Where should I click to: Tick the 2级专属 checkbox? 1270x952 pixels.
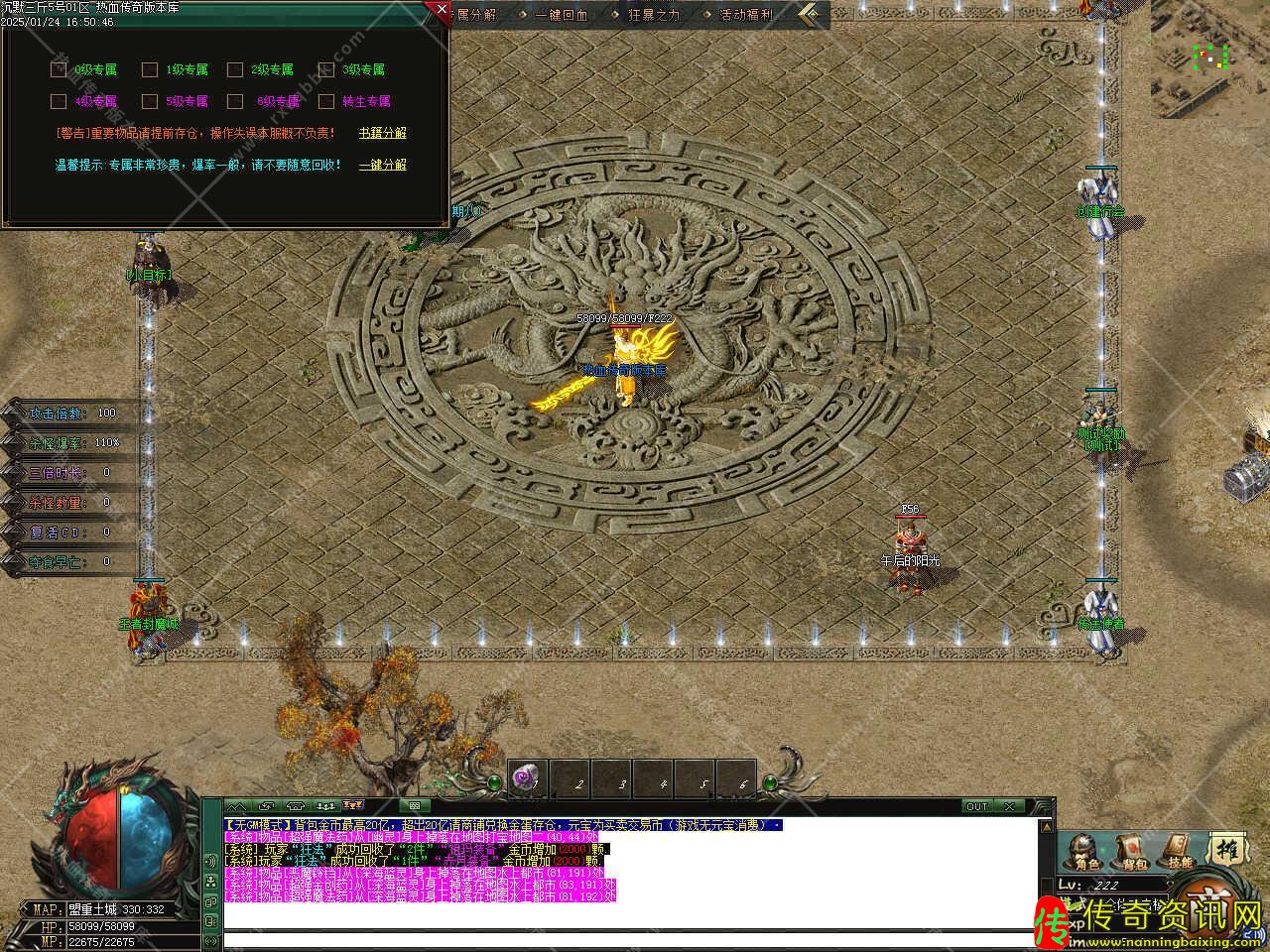[235, 69]
